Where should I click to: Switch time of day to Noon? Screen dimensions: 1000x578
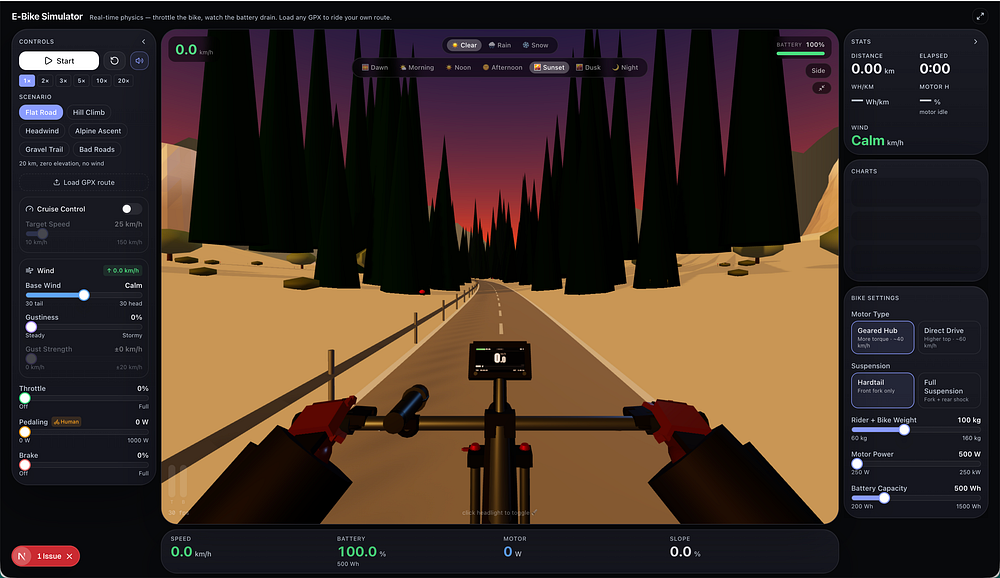459,67
